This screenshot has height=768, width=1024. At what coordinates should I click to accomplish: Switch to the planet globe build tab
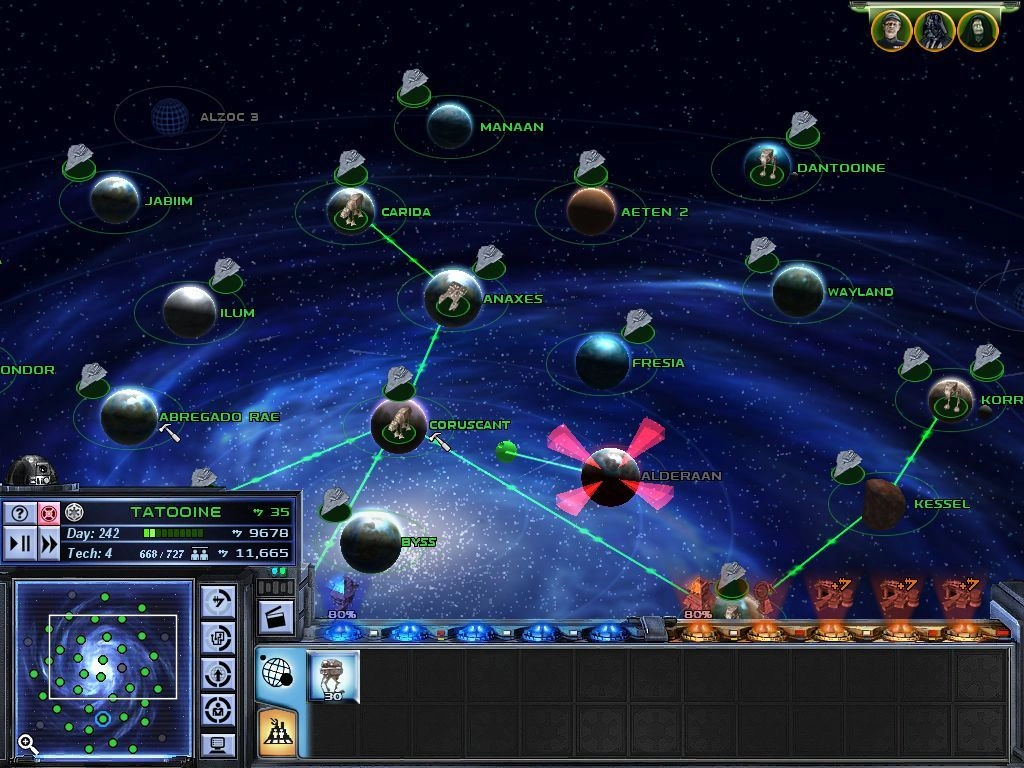(x=276, y=673)
